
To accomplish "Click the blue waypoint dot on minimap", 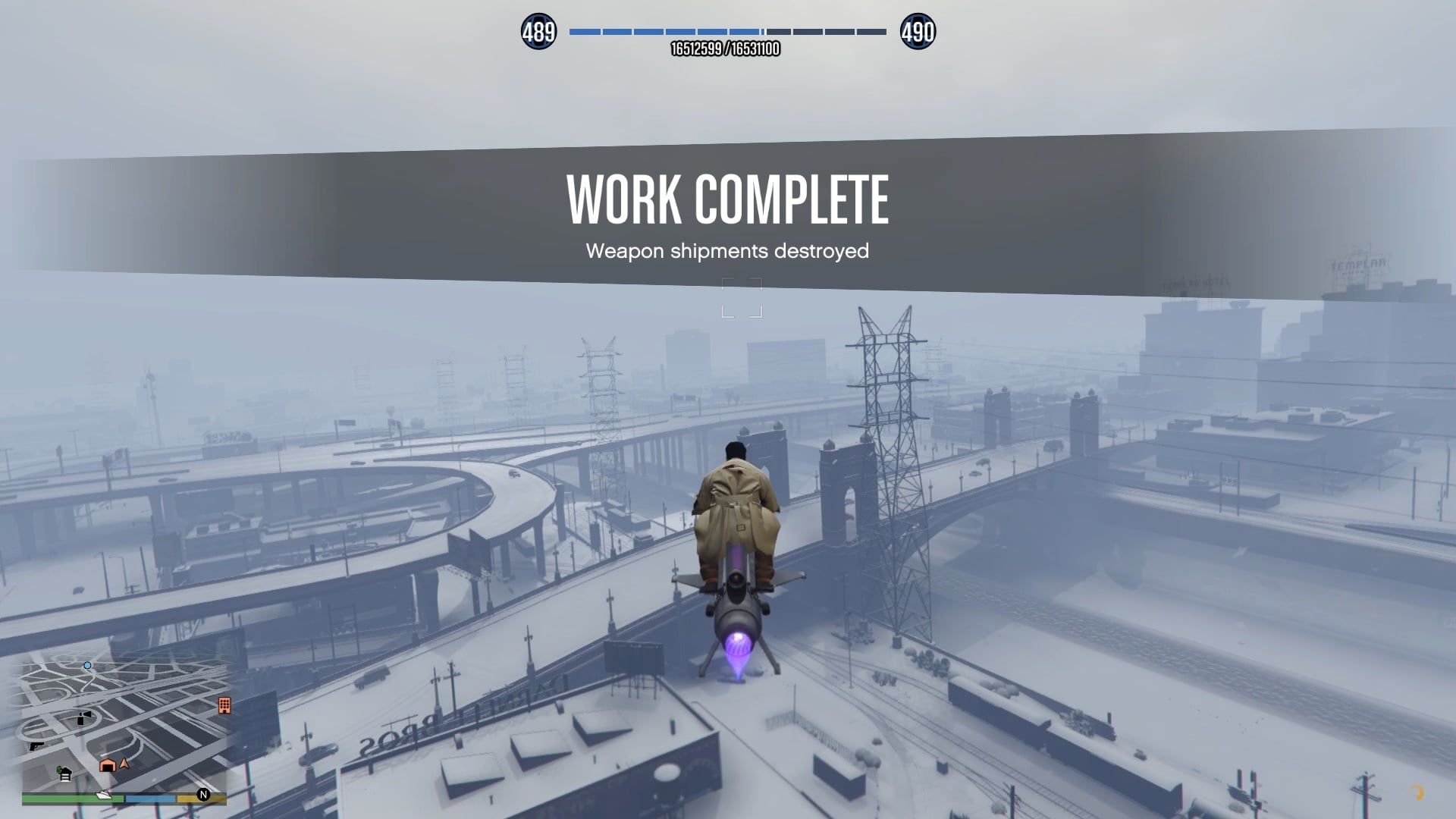I will click(x=87, y=666).
